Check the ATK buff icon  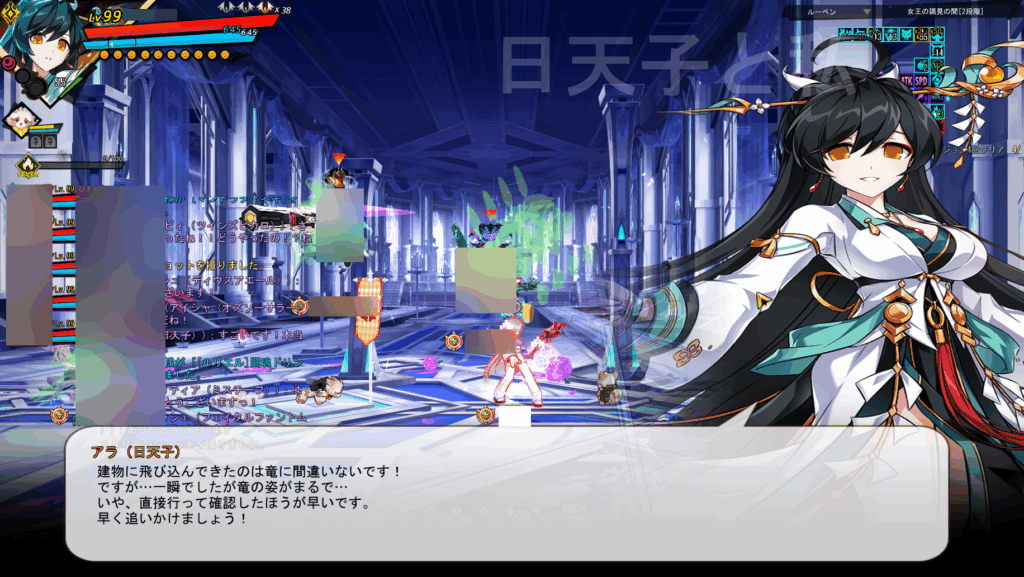pos(906,79)
